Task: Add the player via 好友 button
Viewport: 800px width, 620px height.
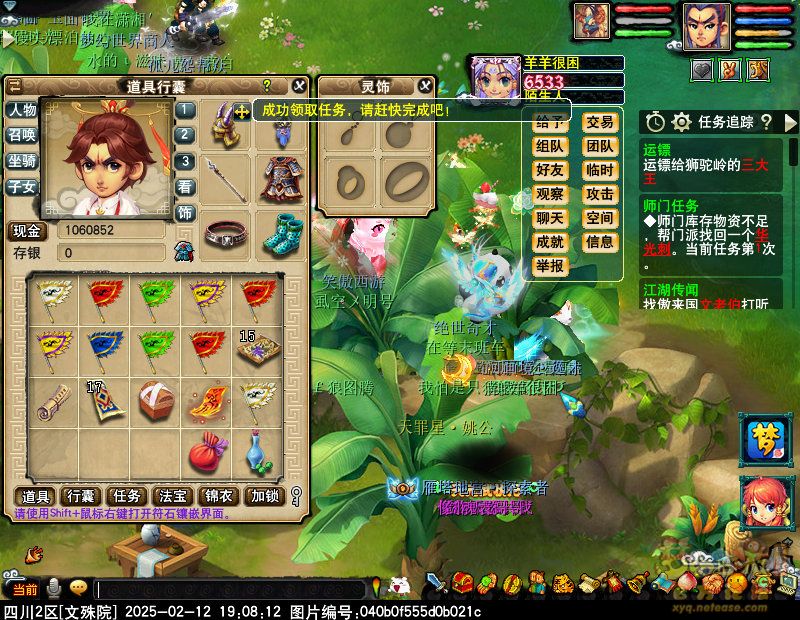Action: click(549, 171)
